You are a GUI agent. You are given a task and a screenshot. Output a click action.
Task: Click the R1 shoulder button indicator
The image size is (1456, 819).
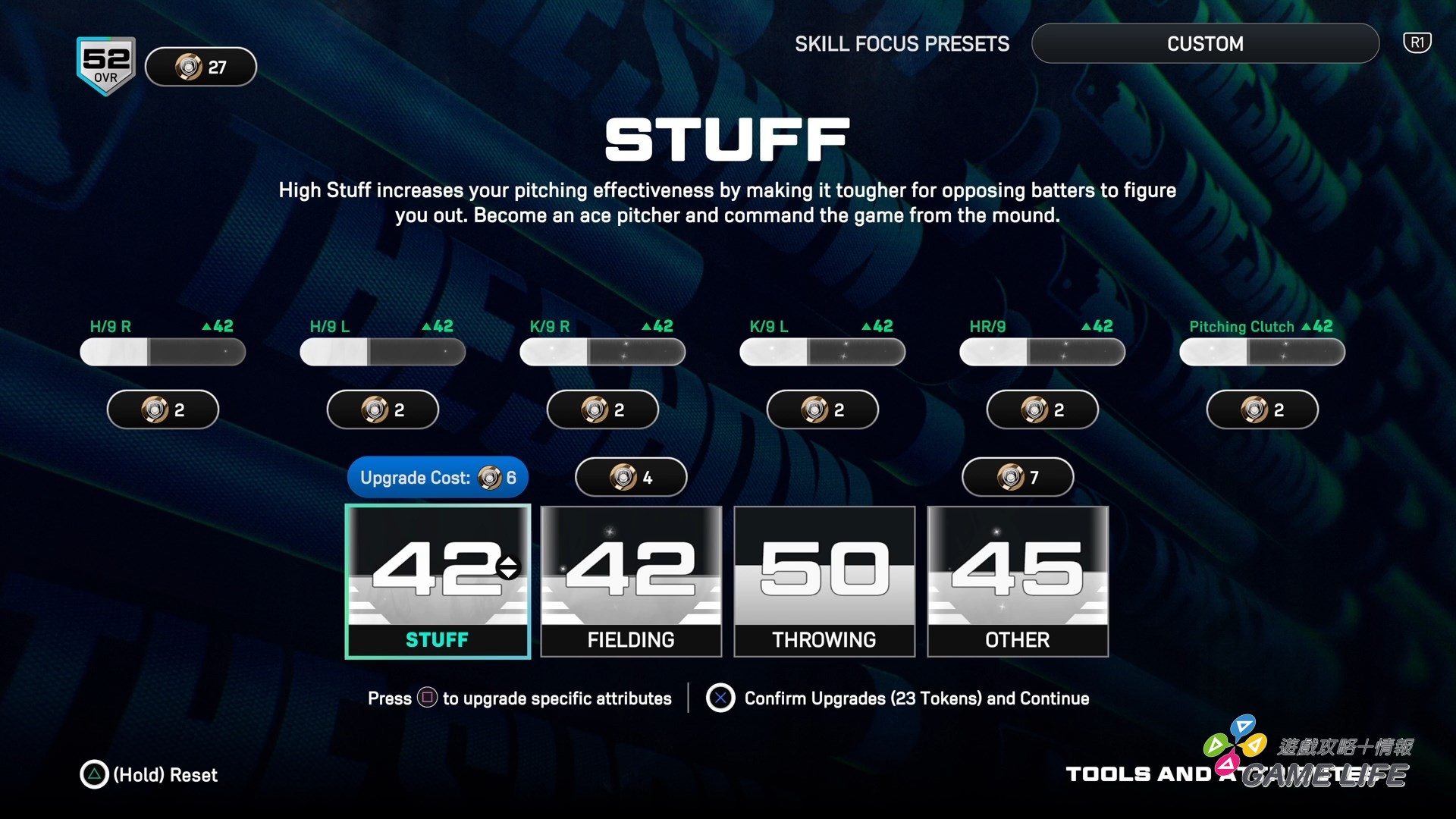(x=1417, y=42)
